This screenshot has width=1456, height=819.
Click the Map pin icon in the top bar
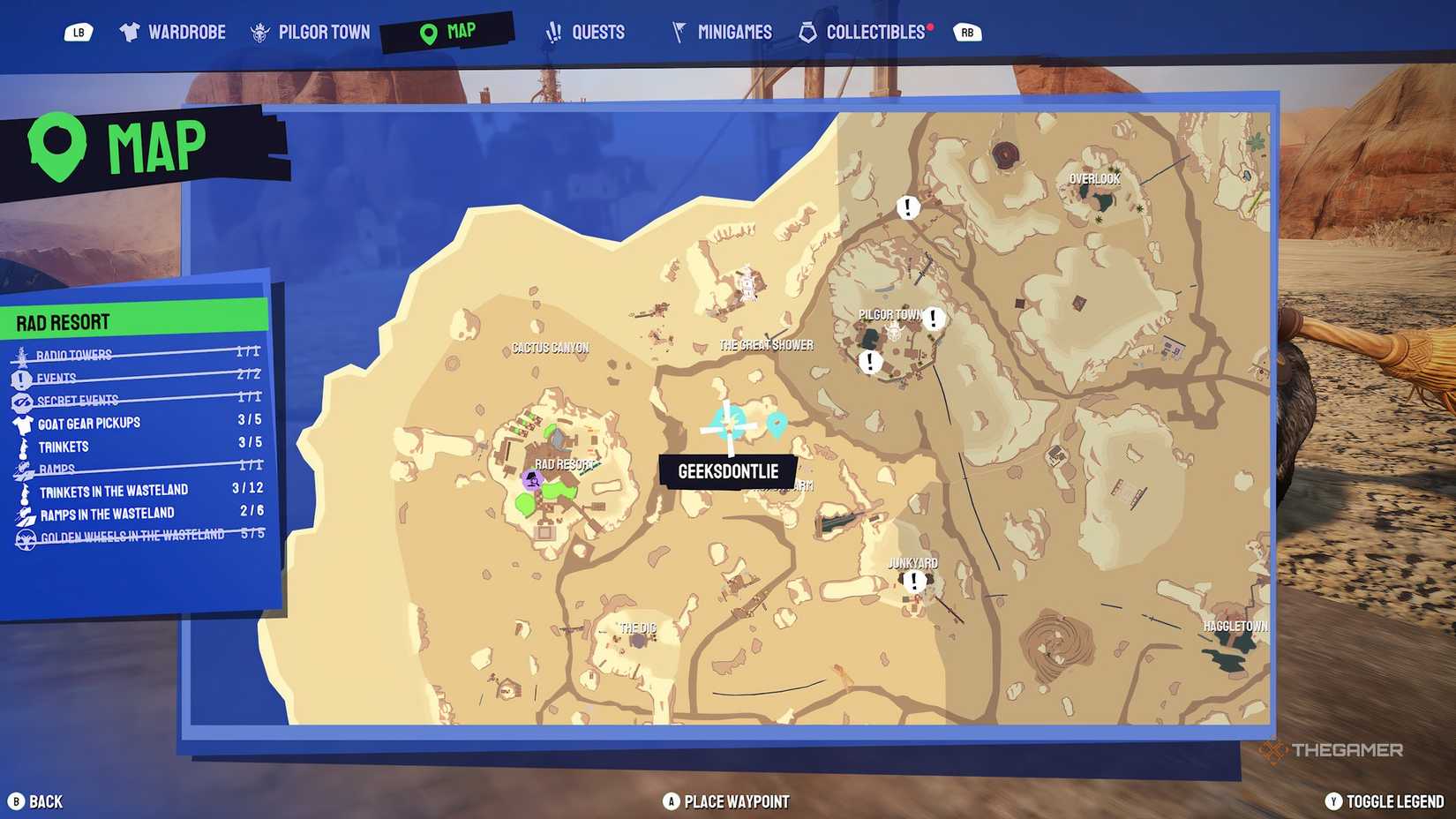427,31
